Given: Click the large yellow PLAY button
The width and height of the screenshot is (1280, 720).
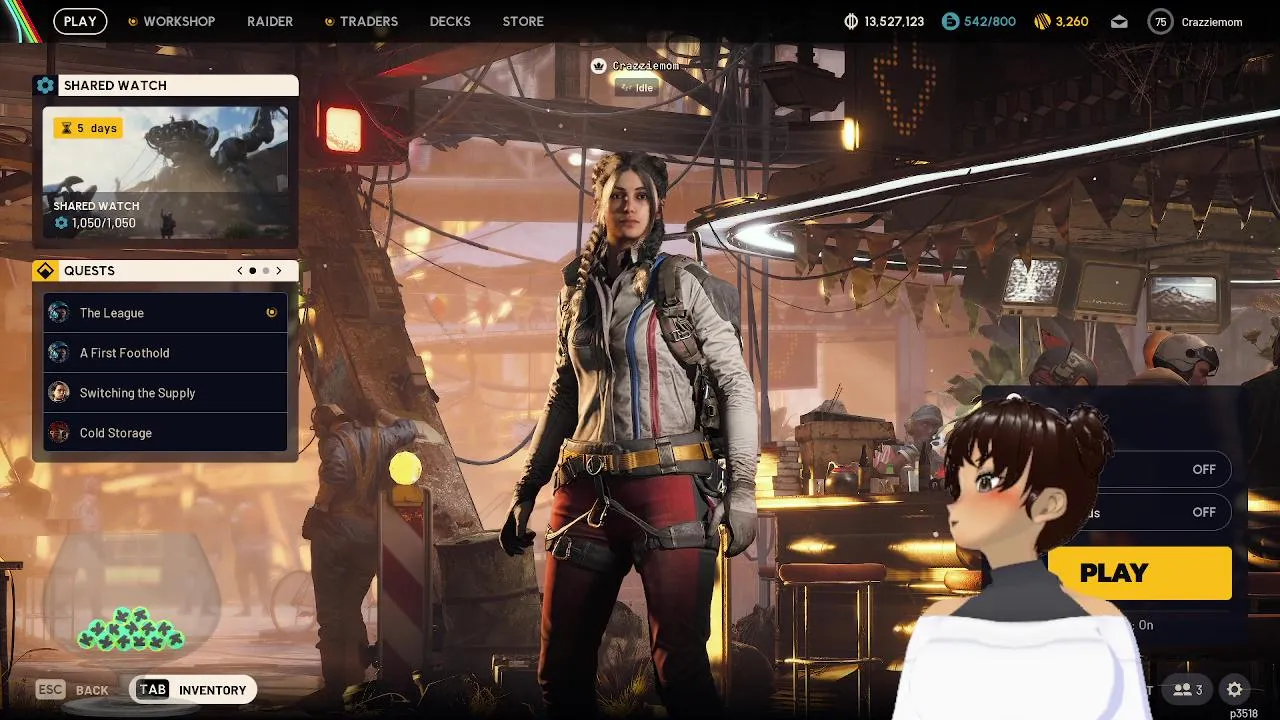Looking at the screenshot, I should coord(1140,573).
